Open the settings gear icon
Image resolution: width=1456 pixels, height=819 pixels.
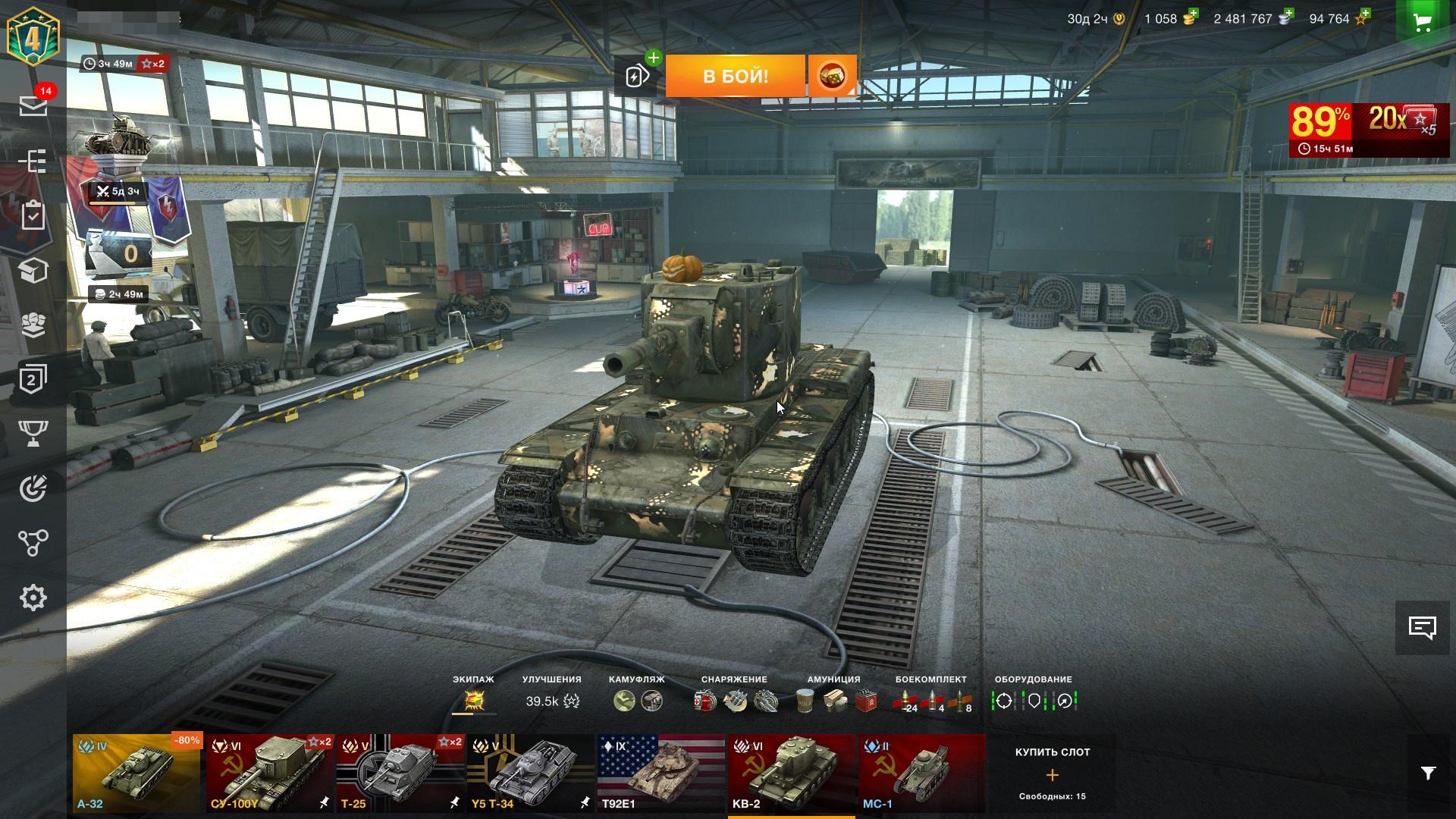(33, 598)
